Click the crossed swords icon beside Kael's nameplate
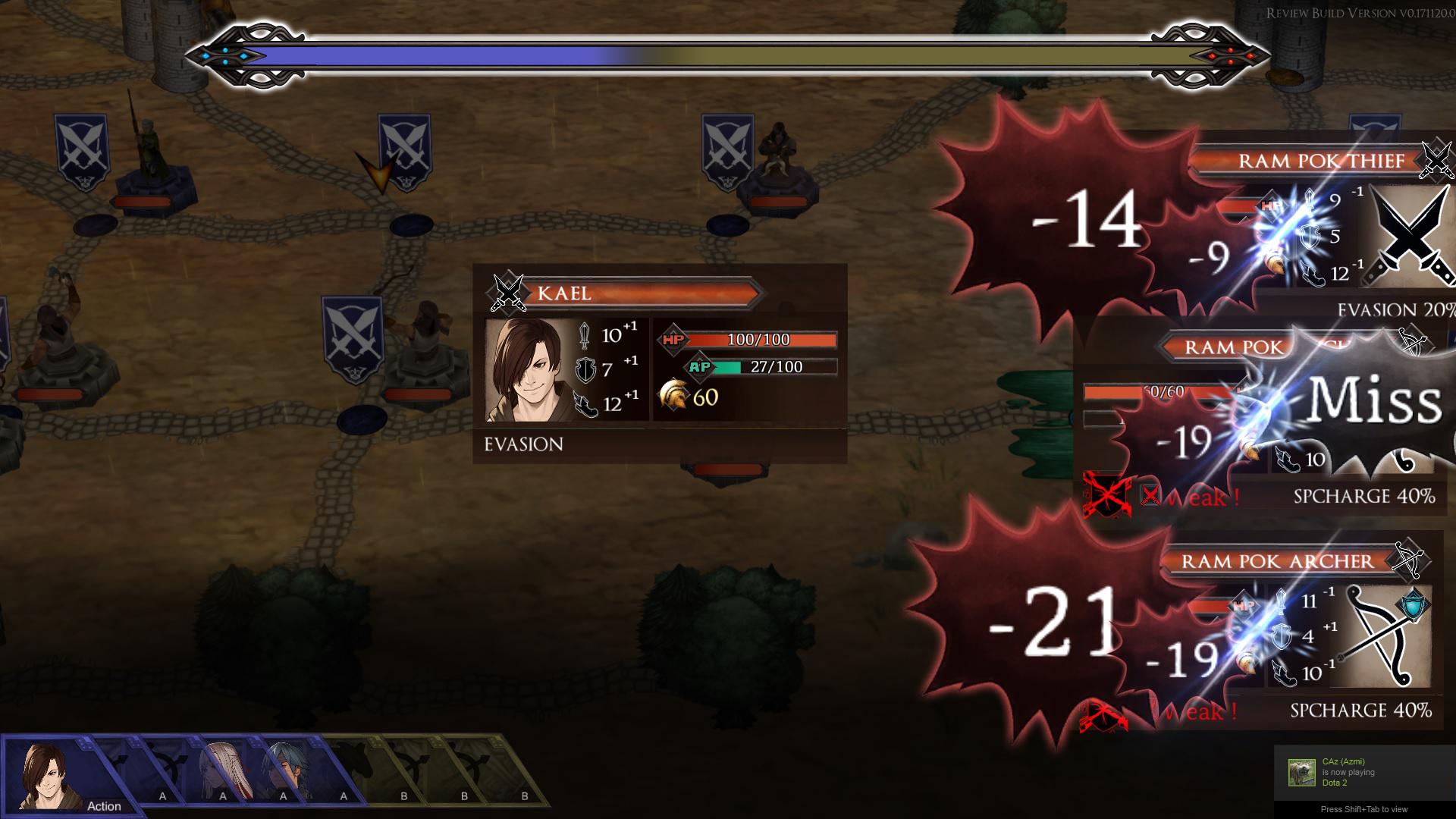This screenshot has height=819, width=1456. coord(507,292)
